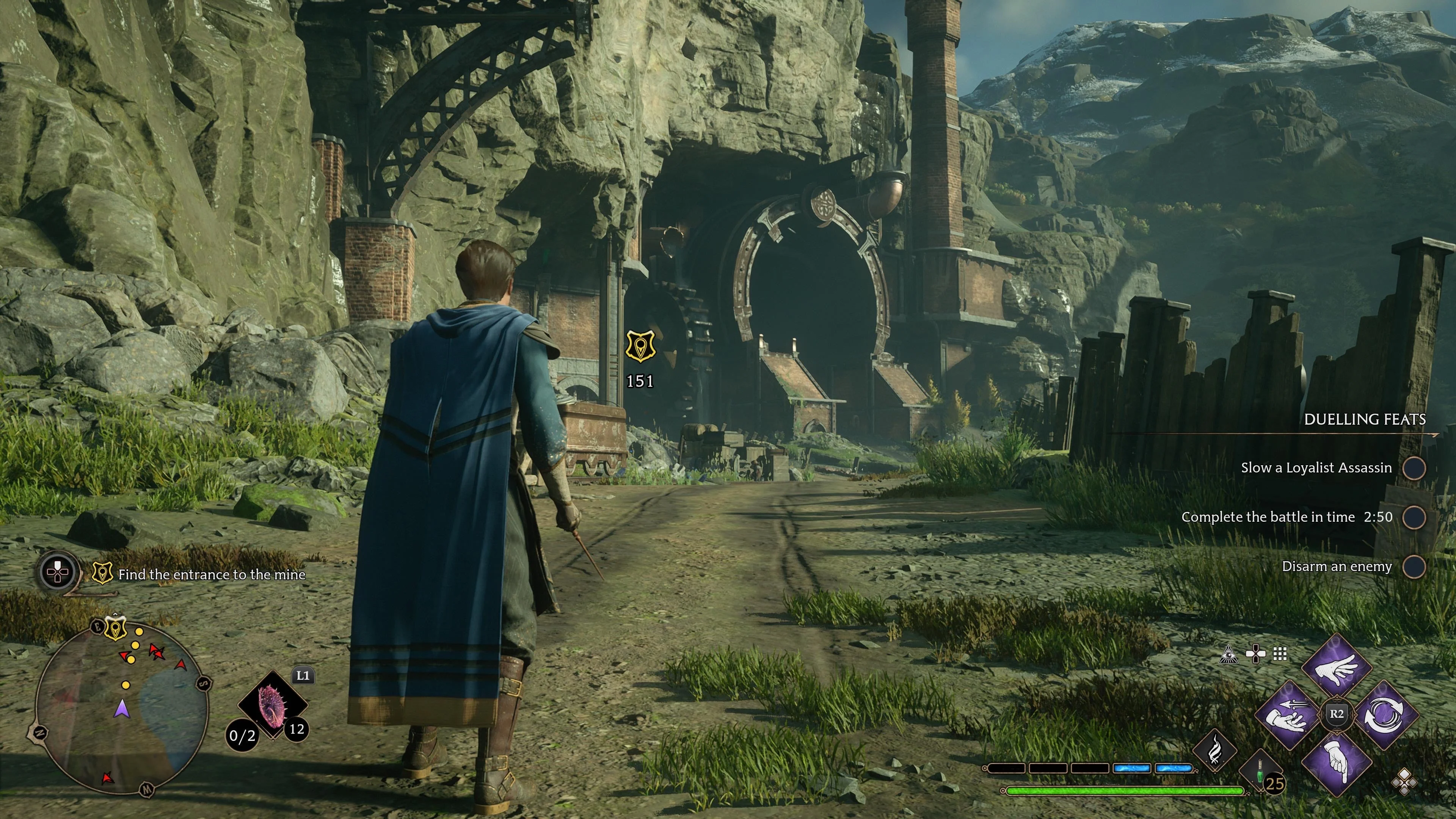Click the Revelio eye-in-triangle icon
This screenshot has width=1456, height=819.
click(x=1229, y=654)
